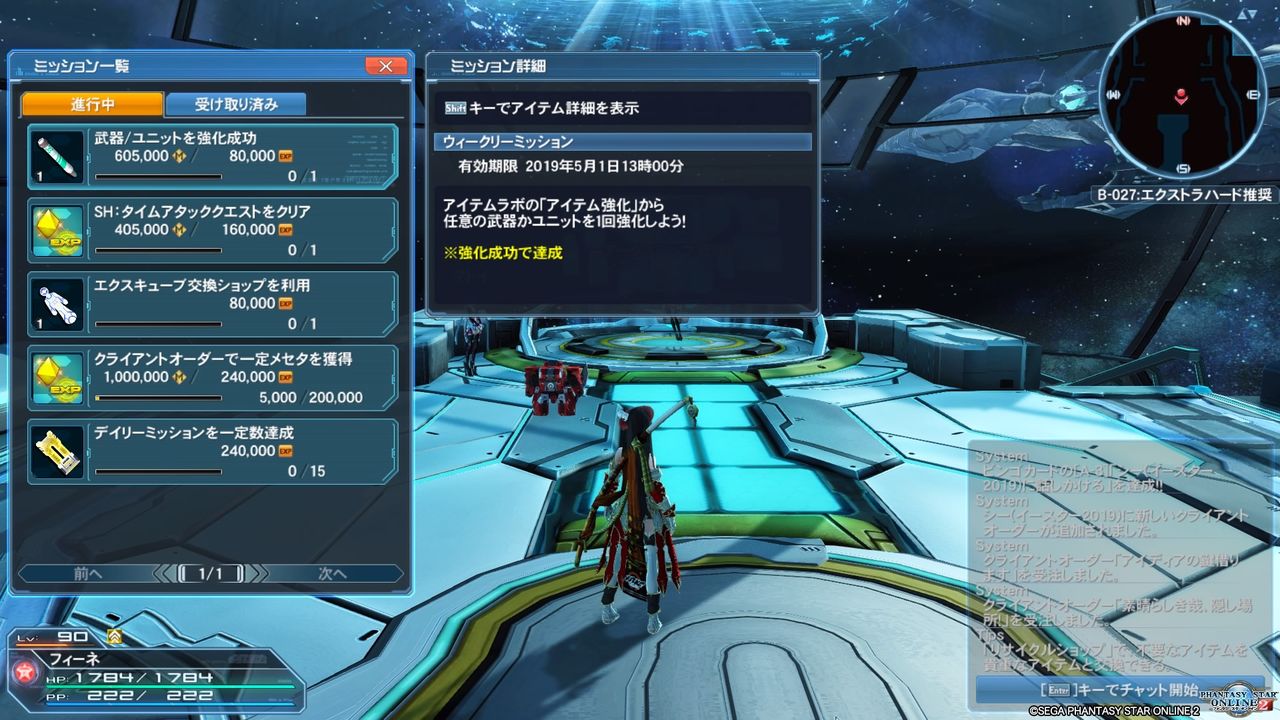
Task: Click the ticket icon on the daily mission entry
Action: click(x=57, y=450)
